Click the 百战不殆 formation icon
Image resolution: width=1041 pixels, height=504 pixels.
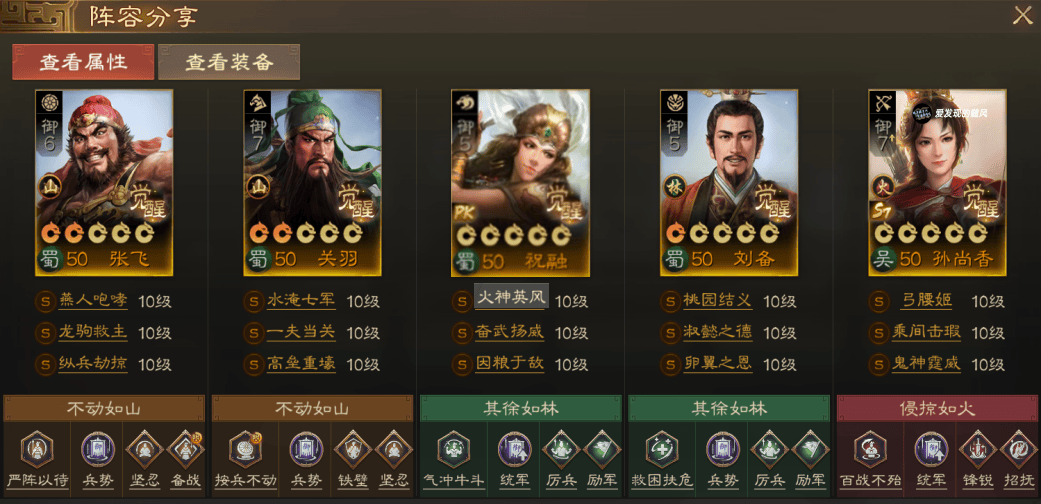[869, 451]
